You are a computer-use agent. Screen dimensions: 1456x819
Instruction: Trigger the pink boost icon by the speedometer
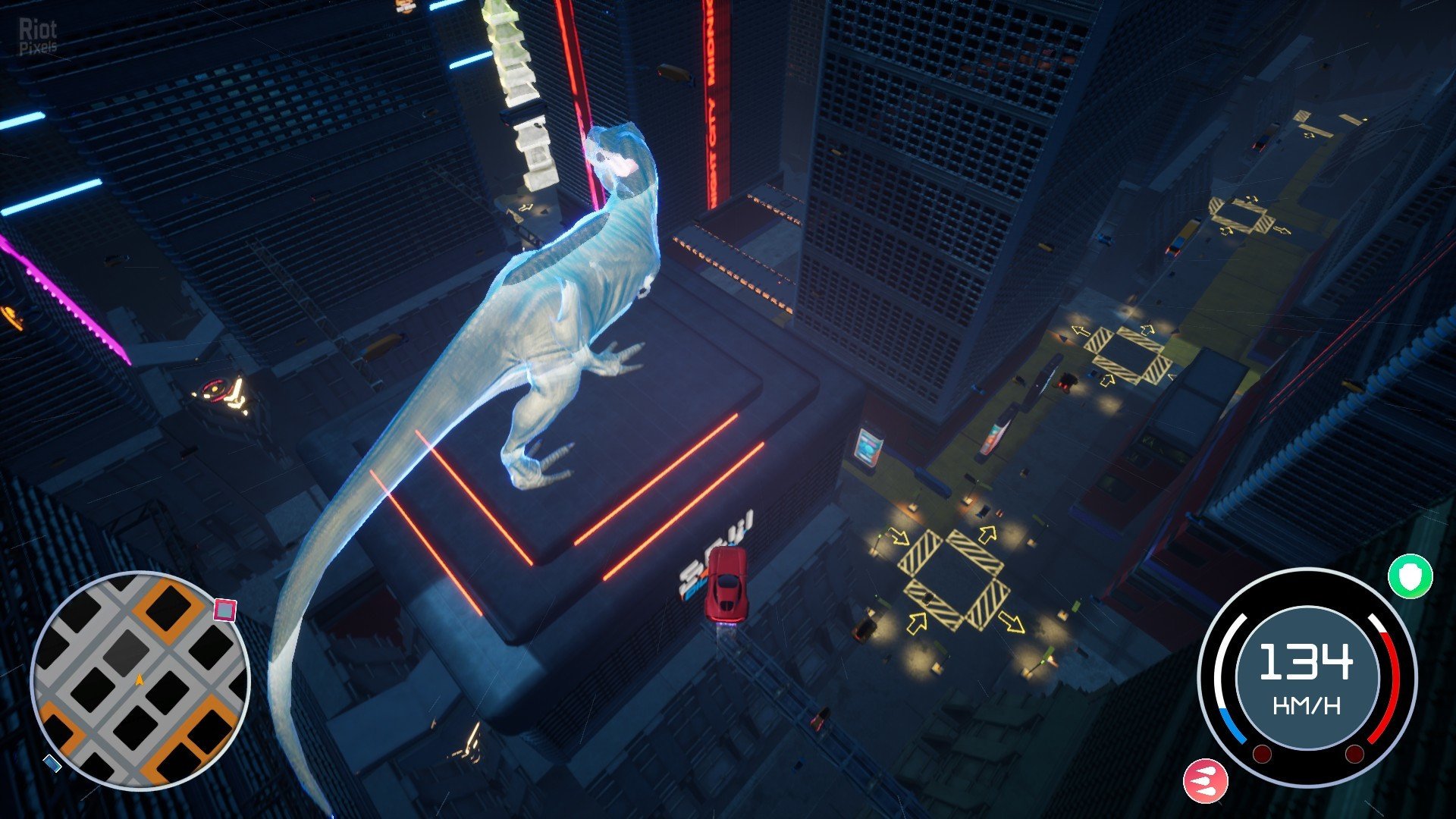tap(1205, 780)
